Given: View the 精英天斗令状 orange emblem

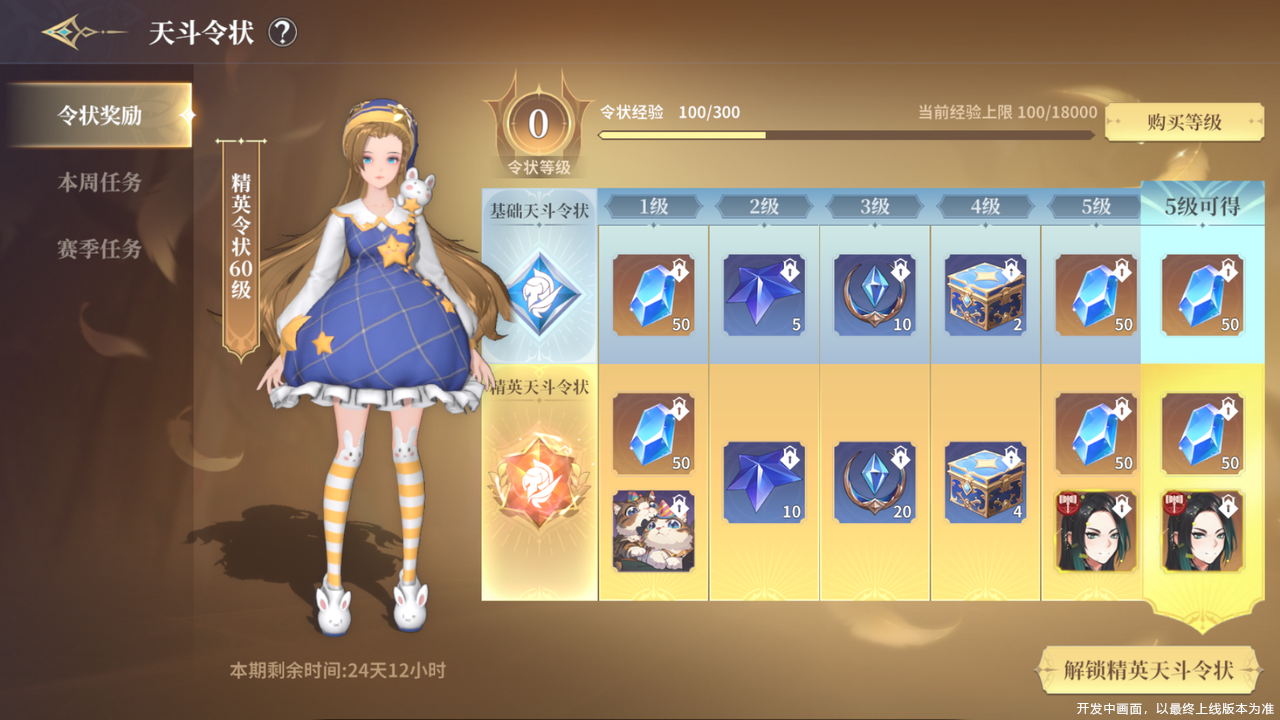Looking at the screenshot, I should pos(540,481).
